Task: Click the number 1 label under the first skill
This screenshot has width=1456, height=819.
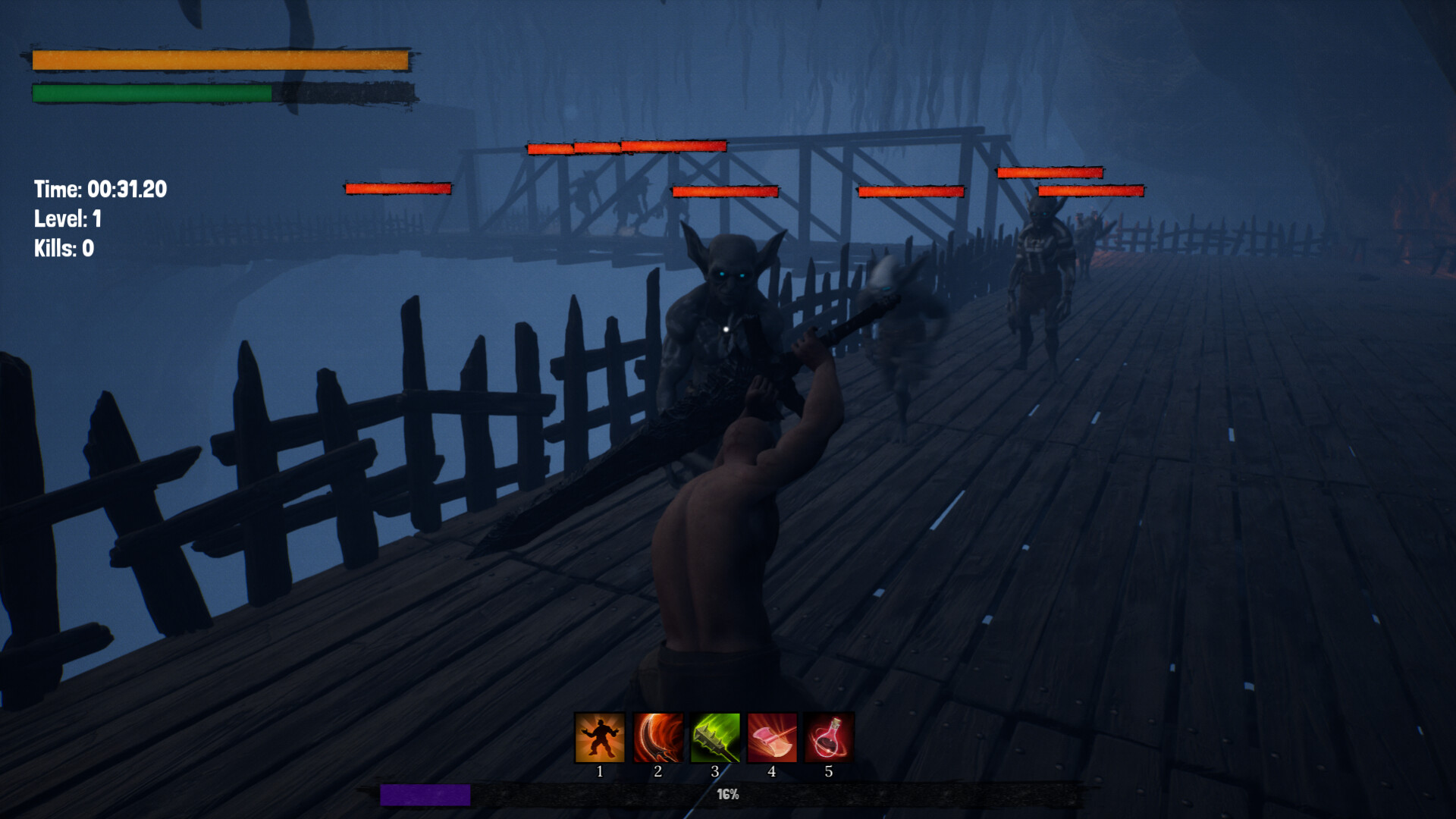Action: click(599, 772)
